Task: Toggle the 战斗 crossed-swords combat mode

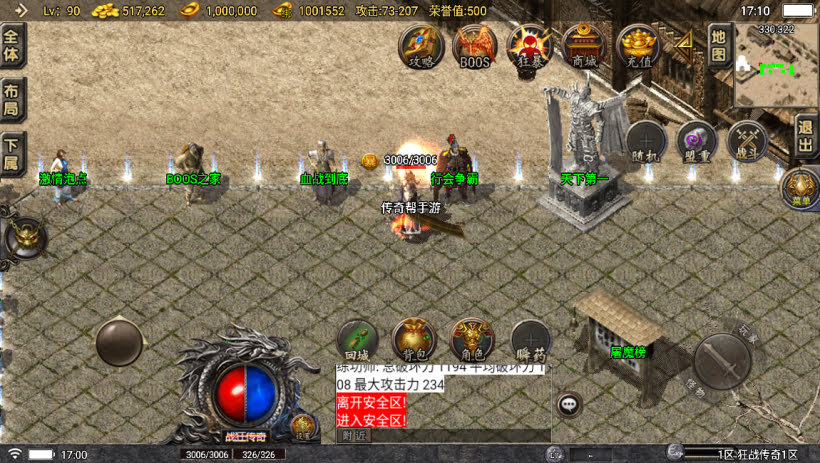Action: click(747, 141)
